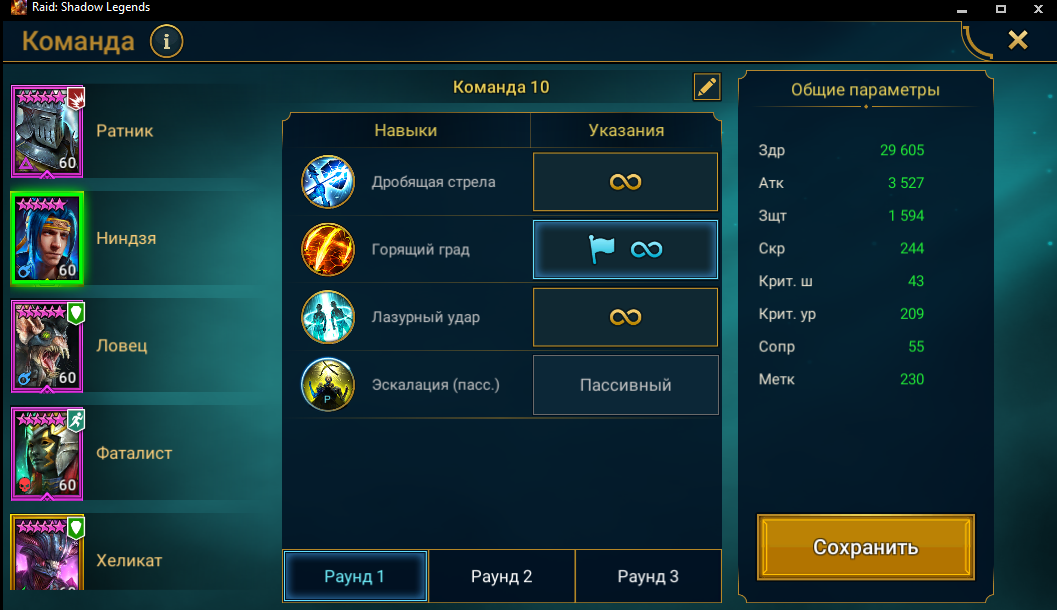Select champion Ниндзя portrait
This screenshot has width=1057, height=610.
click(x=47, y=239)
